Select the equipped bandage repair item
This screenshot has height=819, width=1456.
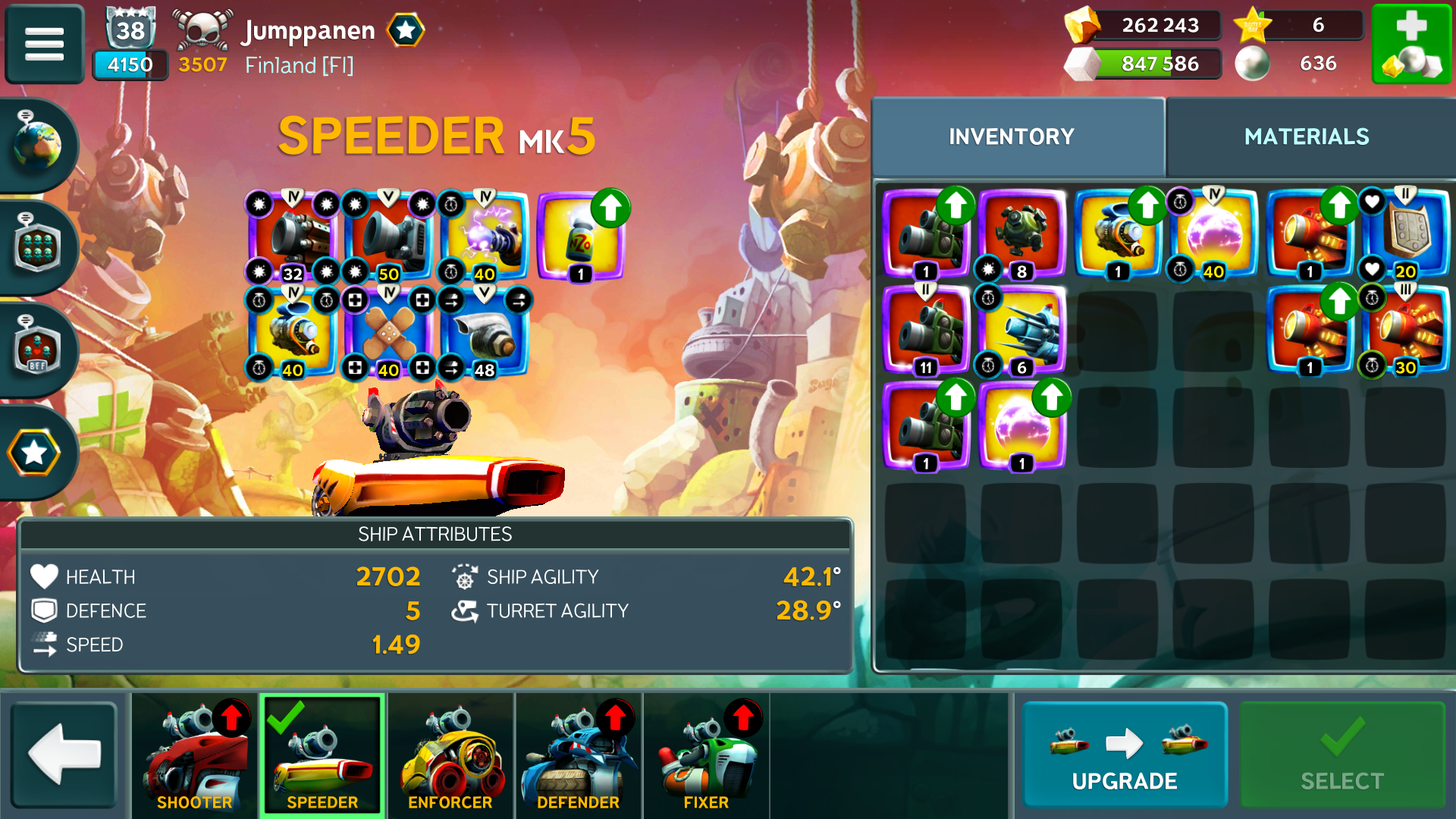pos(388,332)
